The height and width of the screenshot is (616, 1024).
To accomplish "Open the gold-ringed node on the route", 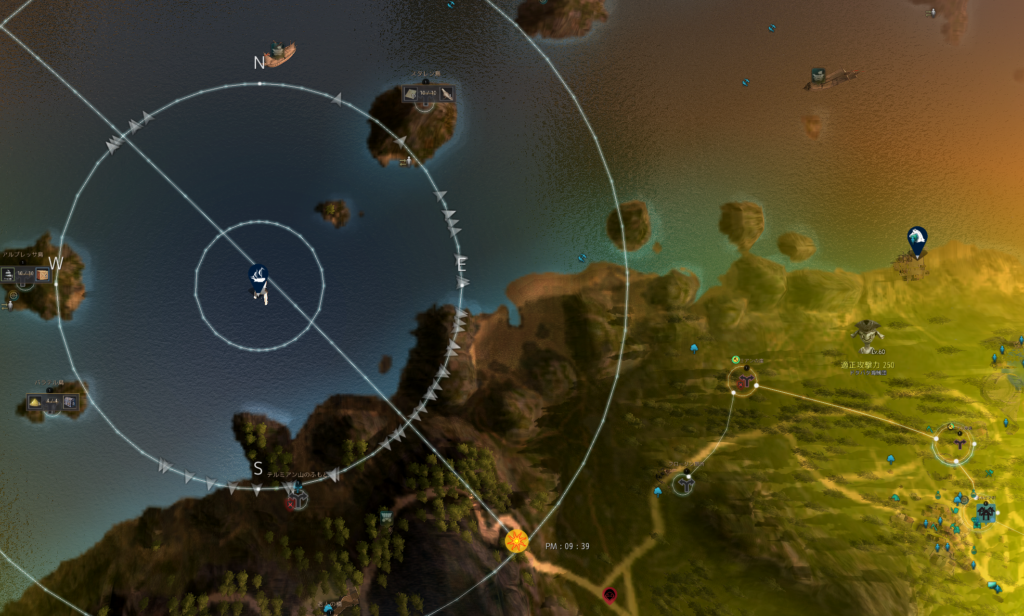I will [744, 379].
